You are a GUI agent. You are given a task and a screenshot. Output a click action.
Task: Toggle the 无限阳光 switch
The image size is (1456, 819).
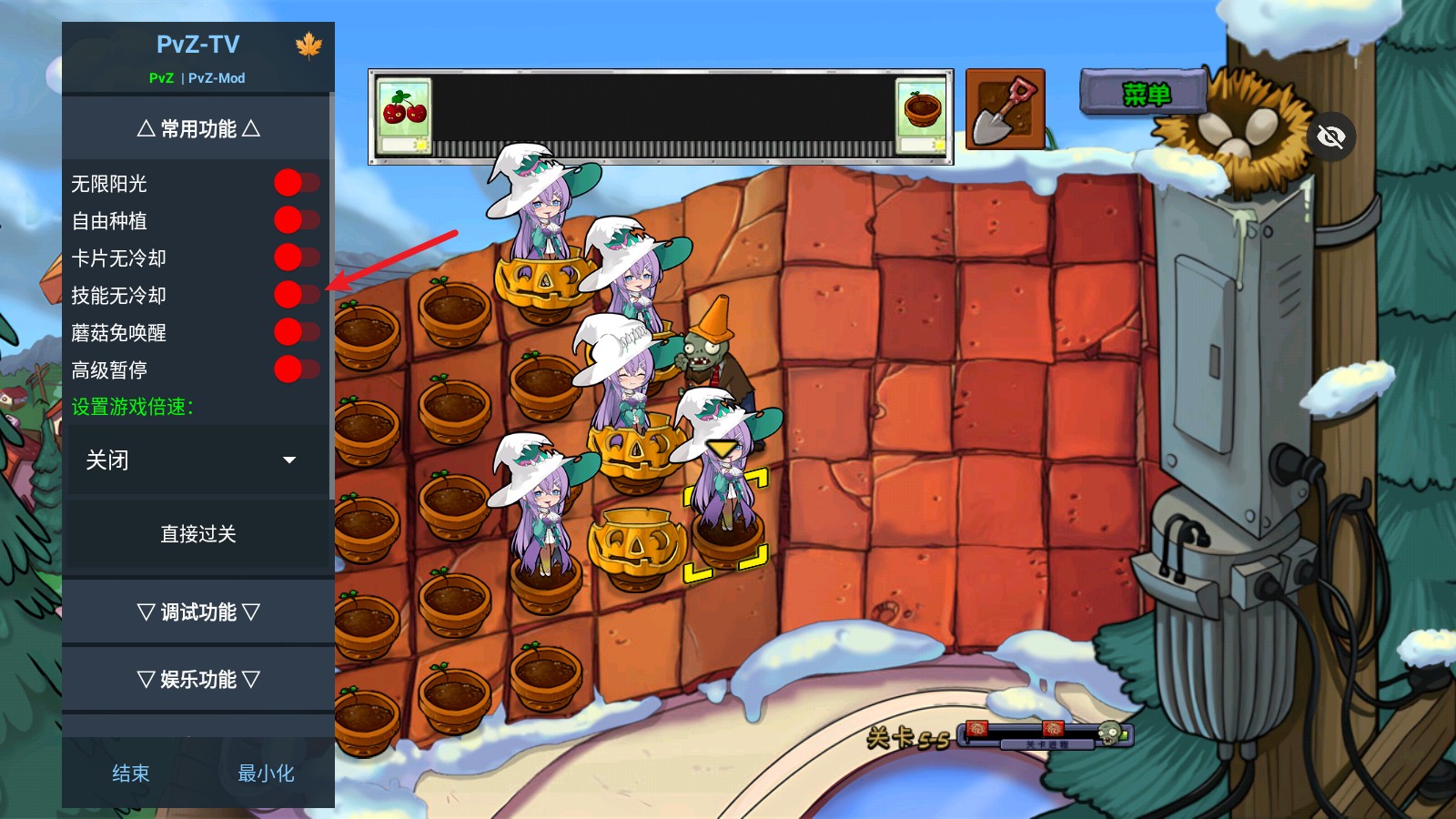click(x=297, y=183)
